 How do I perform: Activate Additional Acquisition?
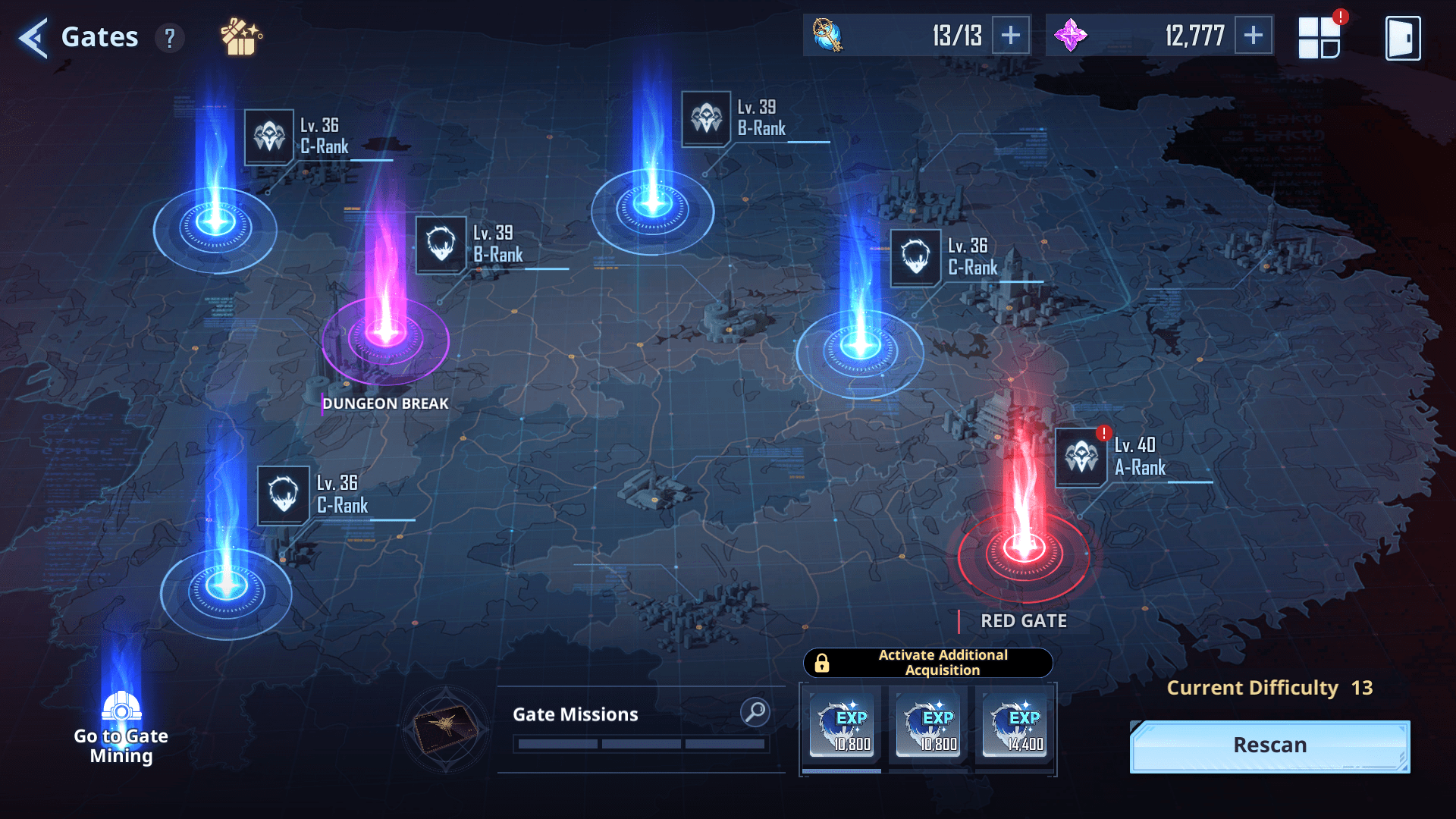(927, 663)
